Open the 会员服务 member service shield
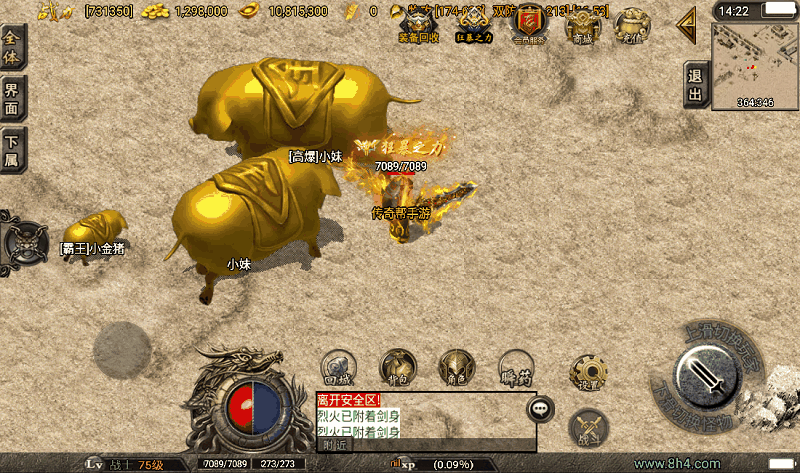This screenshot has height=473, width=800. [527, 22]
